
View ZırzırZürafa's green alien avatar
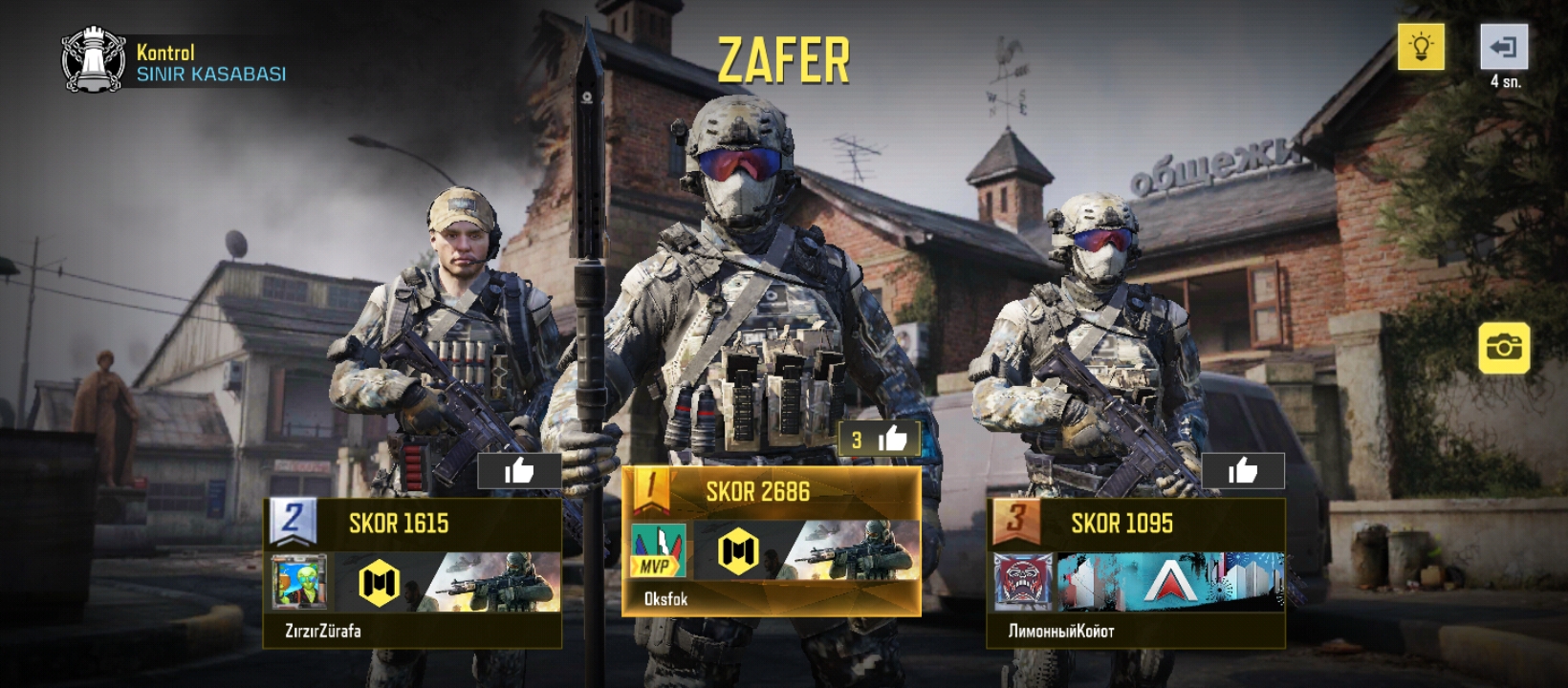pos(299,582)
